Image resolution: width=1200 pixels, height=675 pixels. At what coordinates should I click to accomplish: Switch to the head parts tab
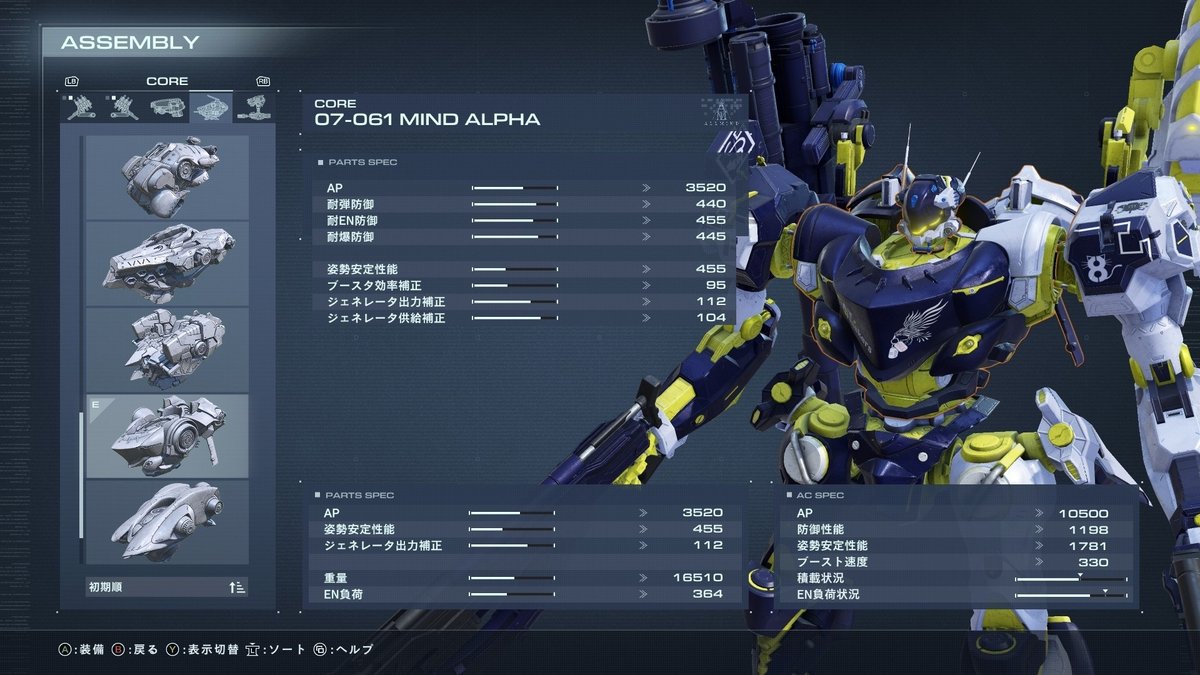(x=167, y=107)
